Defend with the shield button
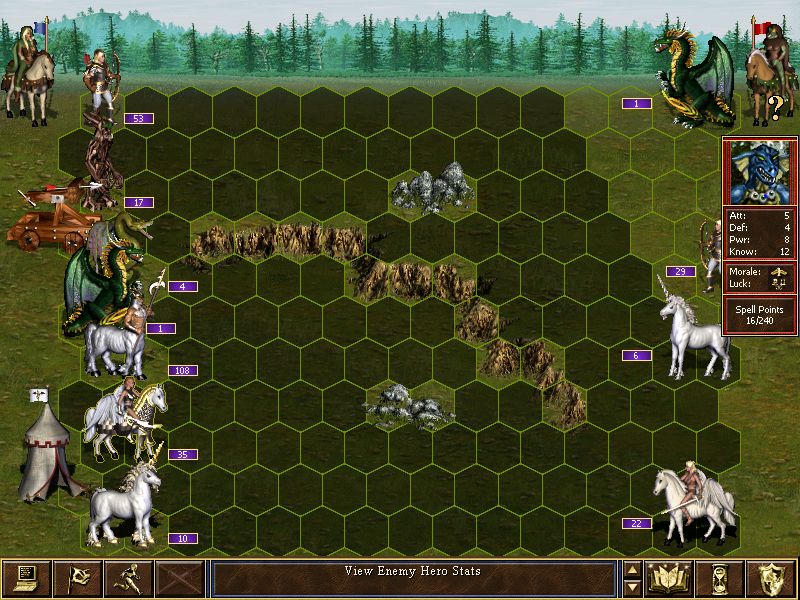 (772, 578)
